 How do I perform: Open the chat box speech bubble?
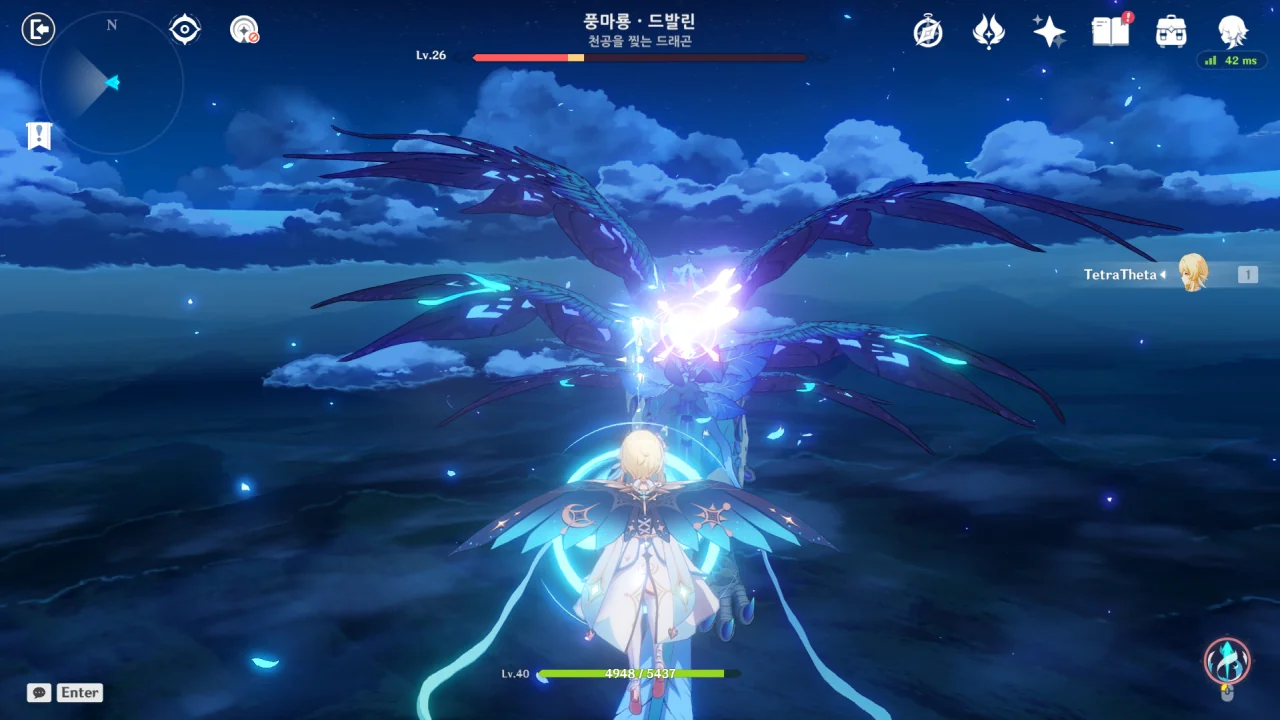tap(39, 692)
